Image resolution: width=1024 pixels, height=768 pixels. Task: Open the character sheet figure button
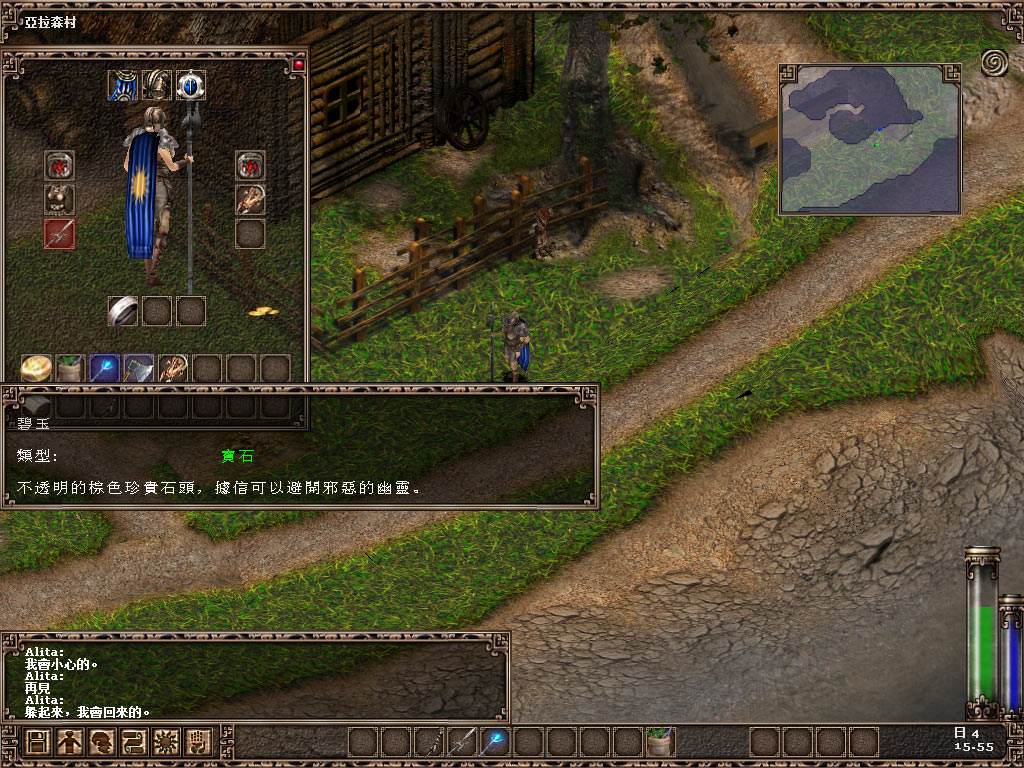pos(70,742)
